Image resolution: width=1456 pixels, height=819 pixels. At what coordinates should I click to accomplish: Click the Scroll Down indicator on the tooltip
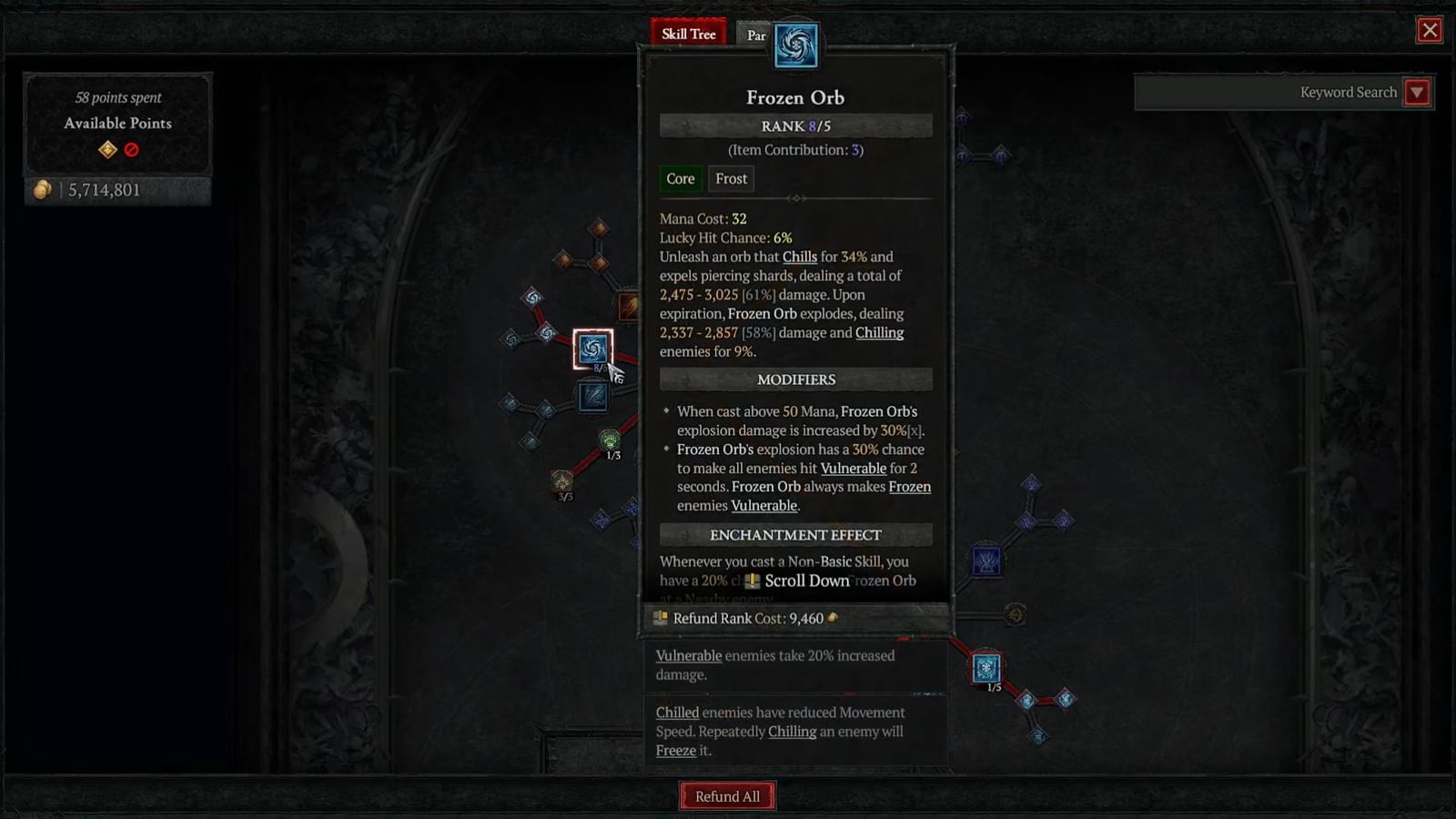(x=796, y=581)
